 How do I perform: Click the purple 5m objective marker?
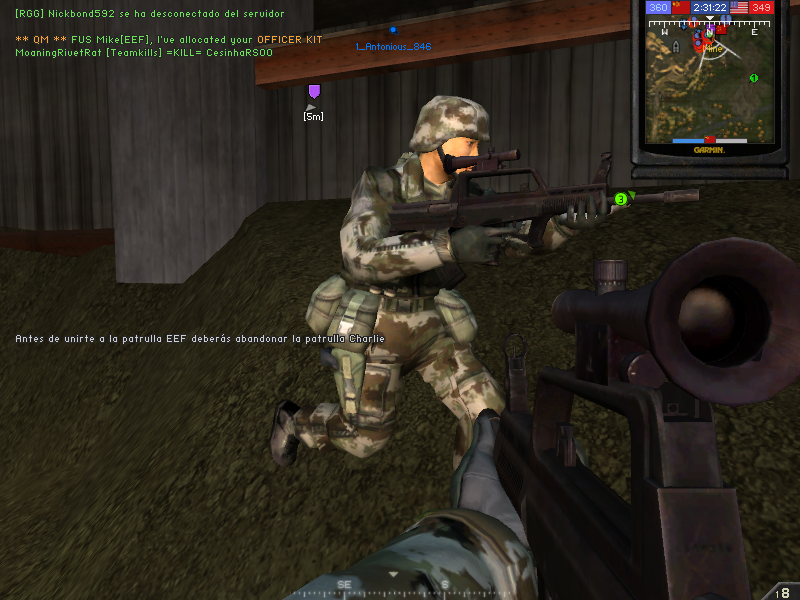pos(314,93)
